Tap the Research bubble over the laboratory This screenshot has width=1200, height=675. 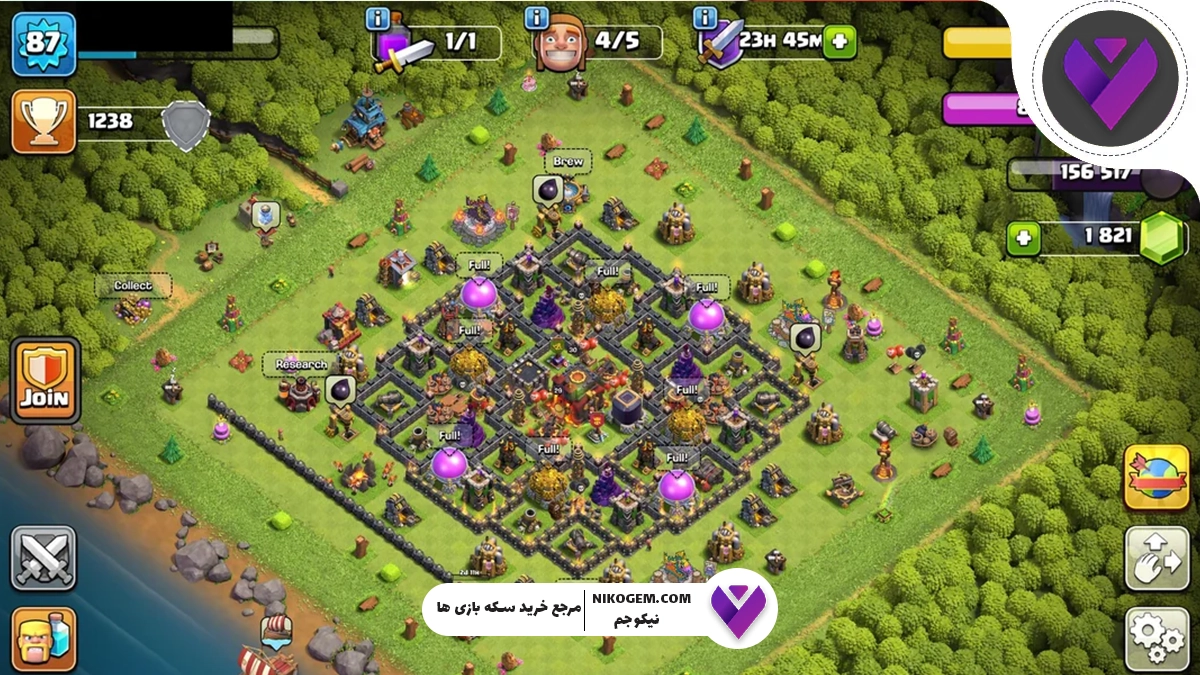coord(301,365)
